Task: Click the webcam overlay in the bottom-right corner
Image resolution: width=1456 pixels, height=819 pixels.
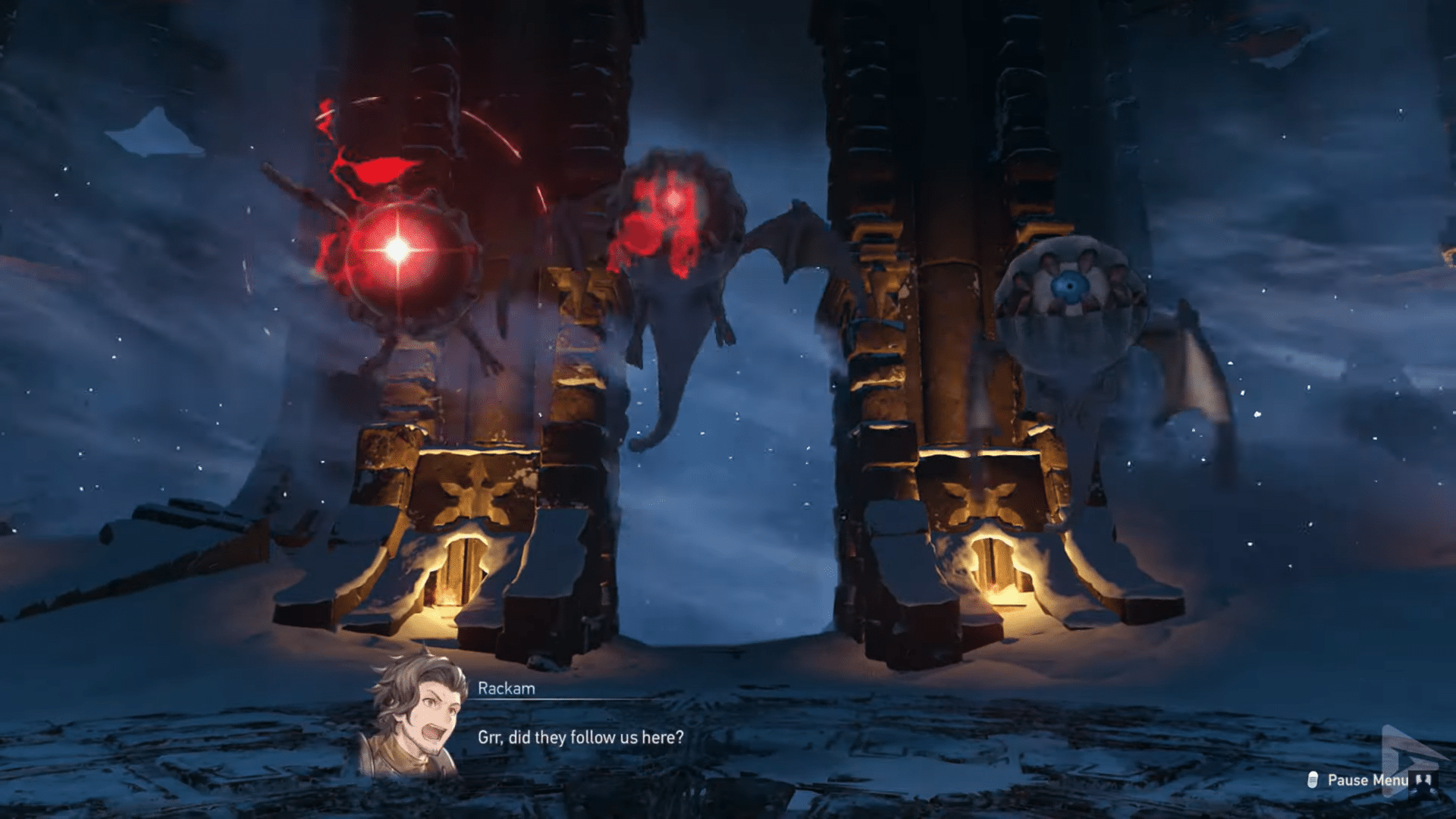Action: pyautogui.click(x=1423, y=783)
